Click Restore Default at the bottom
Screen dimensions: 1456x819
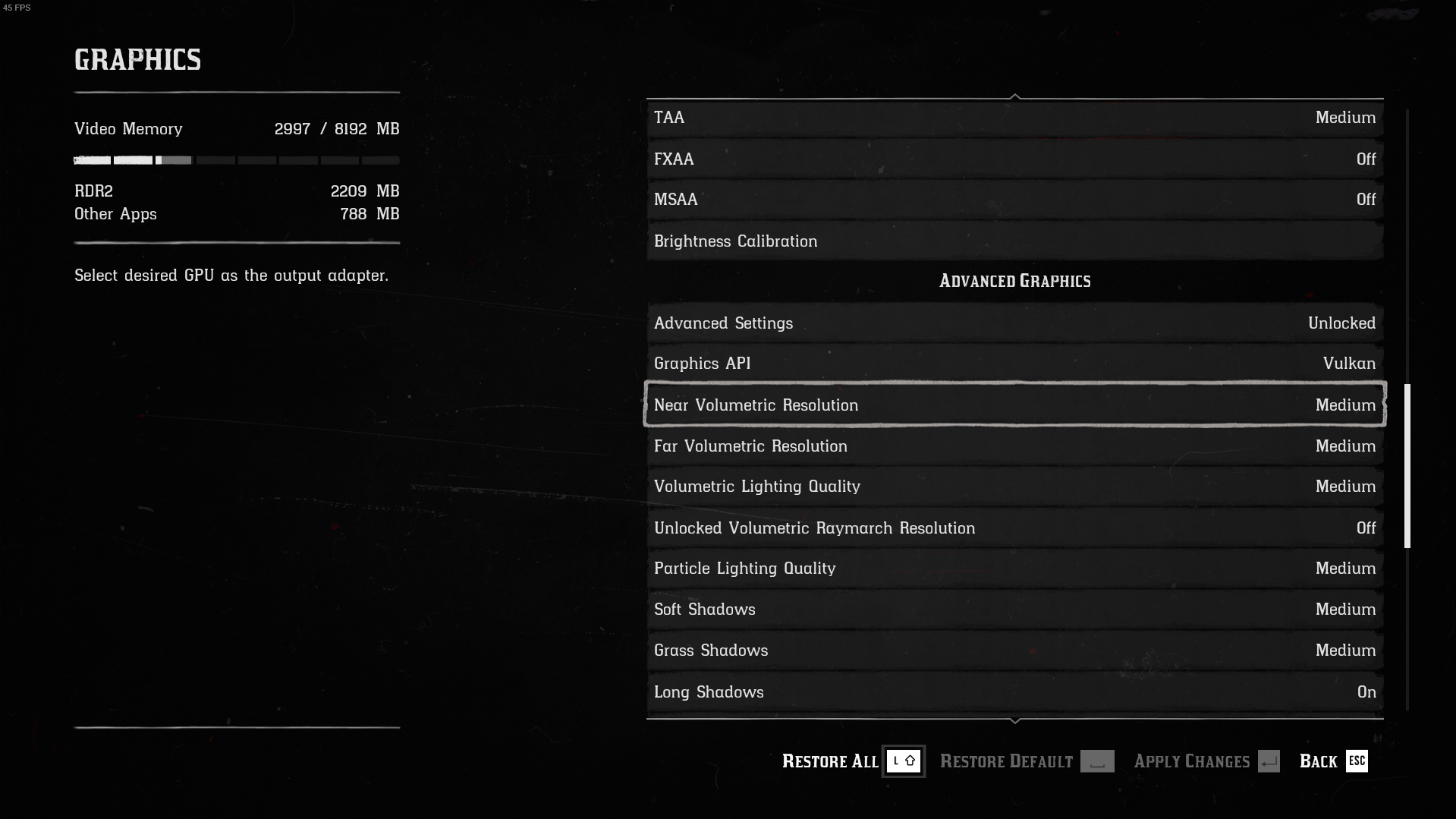pos(1026,761)
